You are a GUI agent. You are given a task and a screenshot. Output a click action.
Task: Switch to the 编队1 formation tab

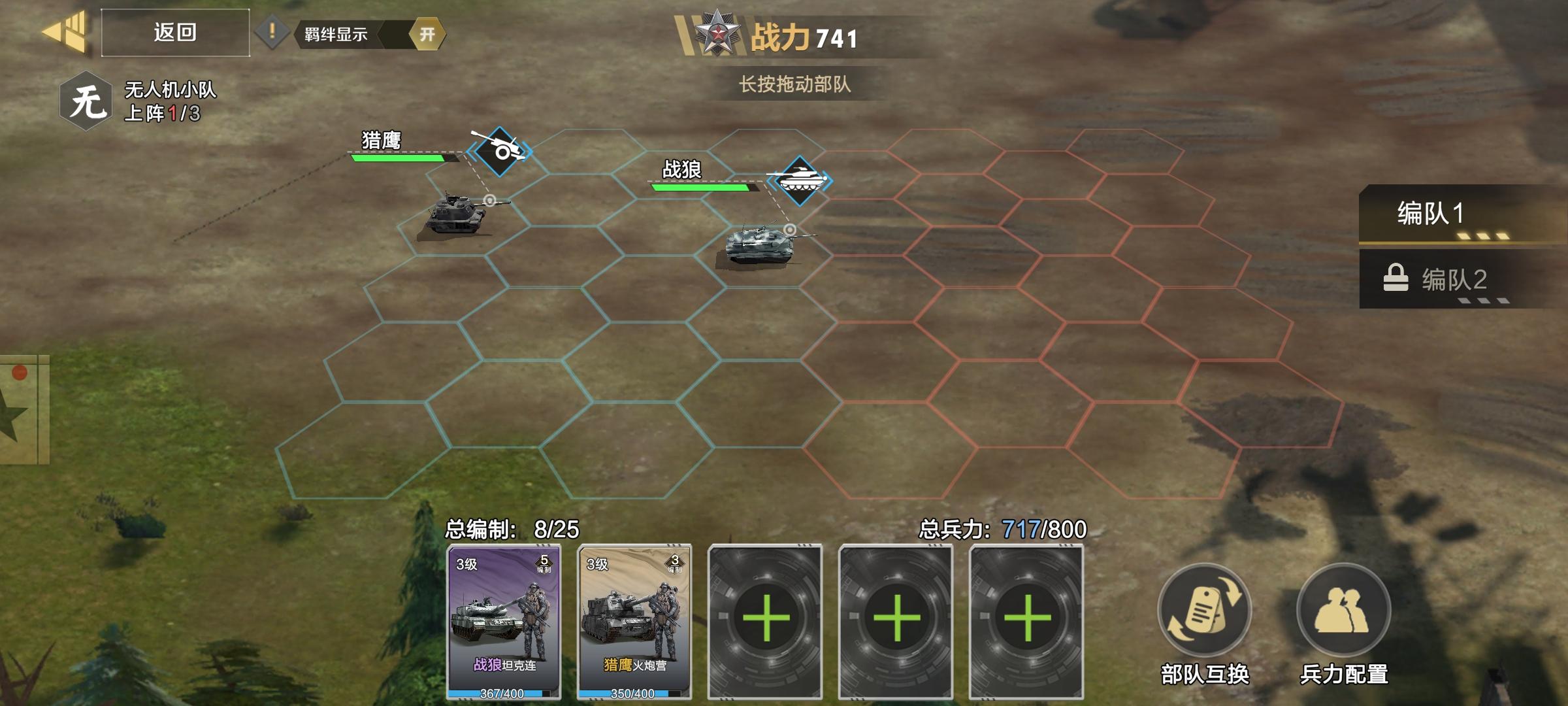tap(1457, 214)
